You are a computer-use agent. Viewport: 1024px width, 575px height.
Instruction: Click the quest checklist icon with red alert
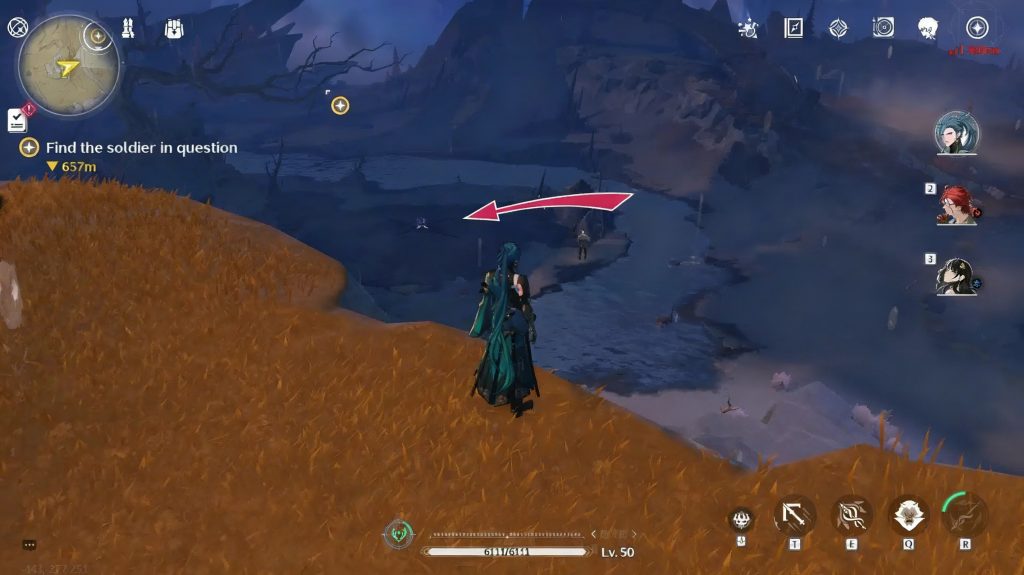click(x=17, y=119)
